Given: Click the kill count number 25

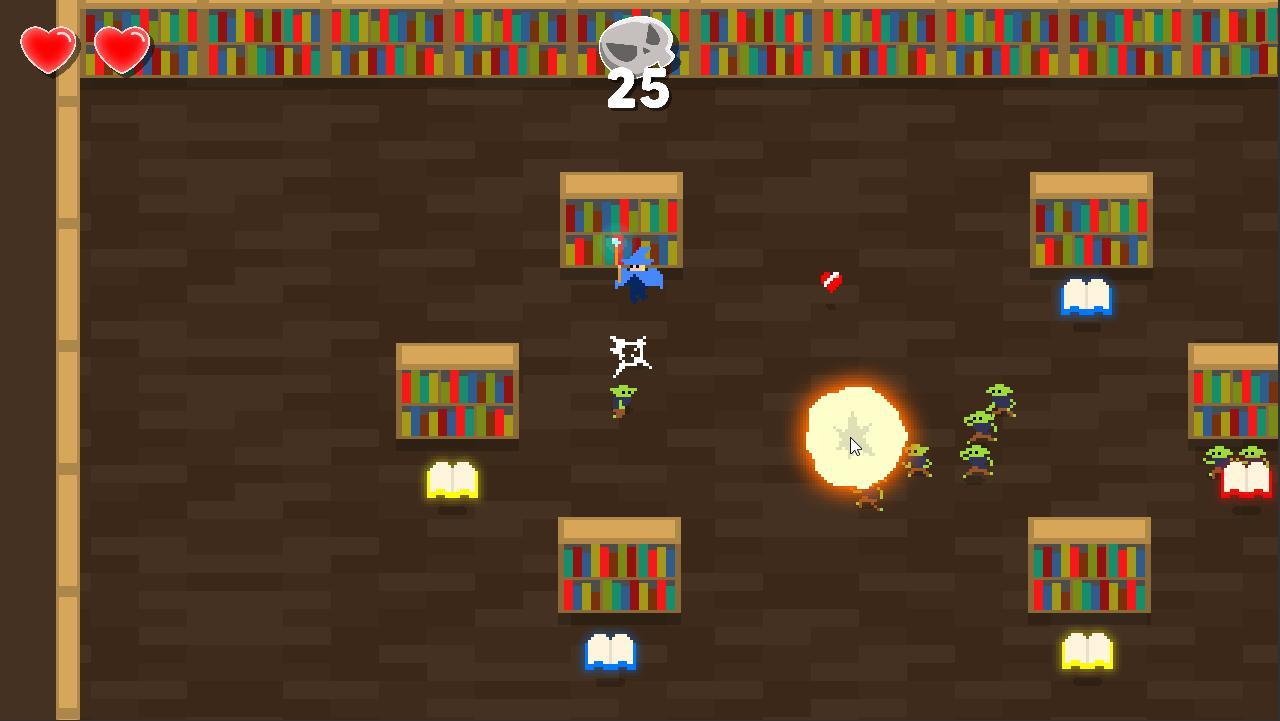Looking at the screenshot, I should (x=637, y=90).
